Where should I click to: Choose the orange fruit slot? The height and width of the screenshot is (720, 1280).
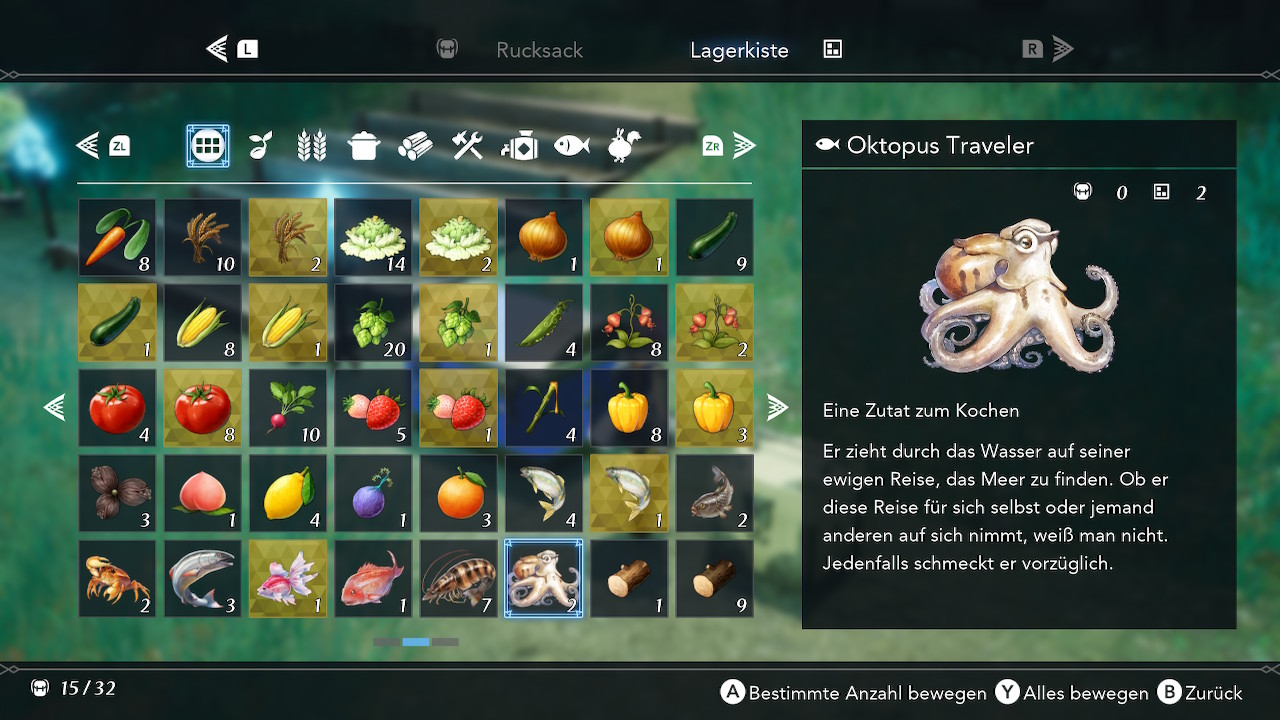point(458,493)
